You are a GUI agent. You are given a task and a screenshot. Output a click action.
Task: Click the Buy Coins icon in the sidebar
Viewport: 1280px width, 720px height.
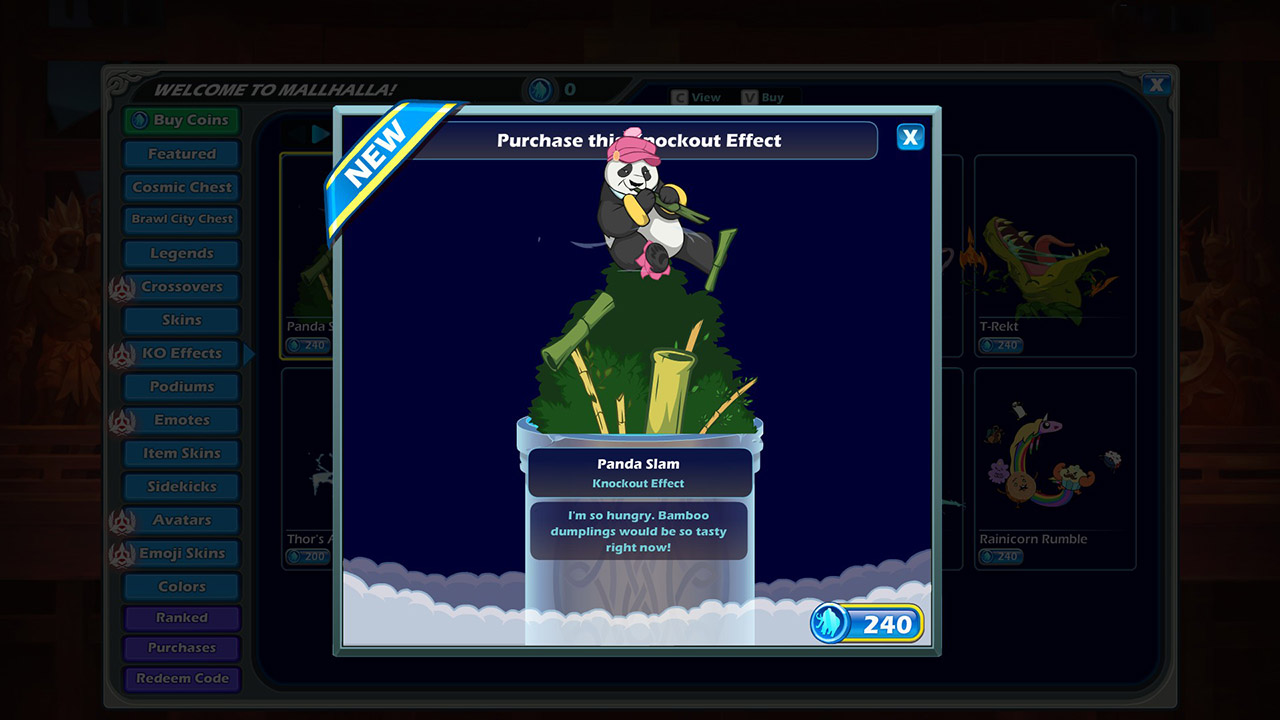(x=142, y=120)
